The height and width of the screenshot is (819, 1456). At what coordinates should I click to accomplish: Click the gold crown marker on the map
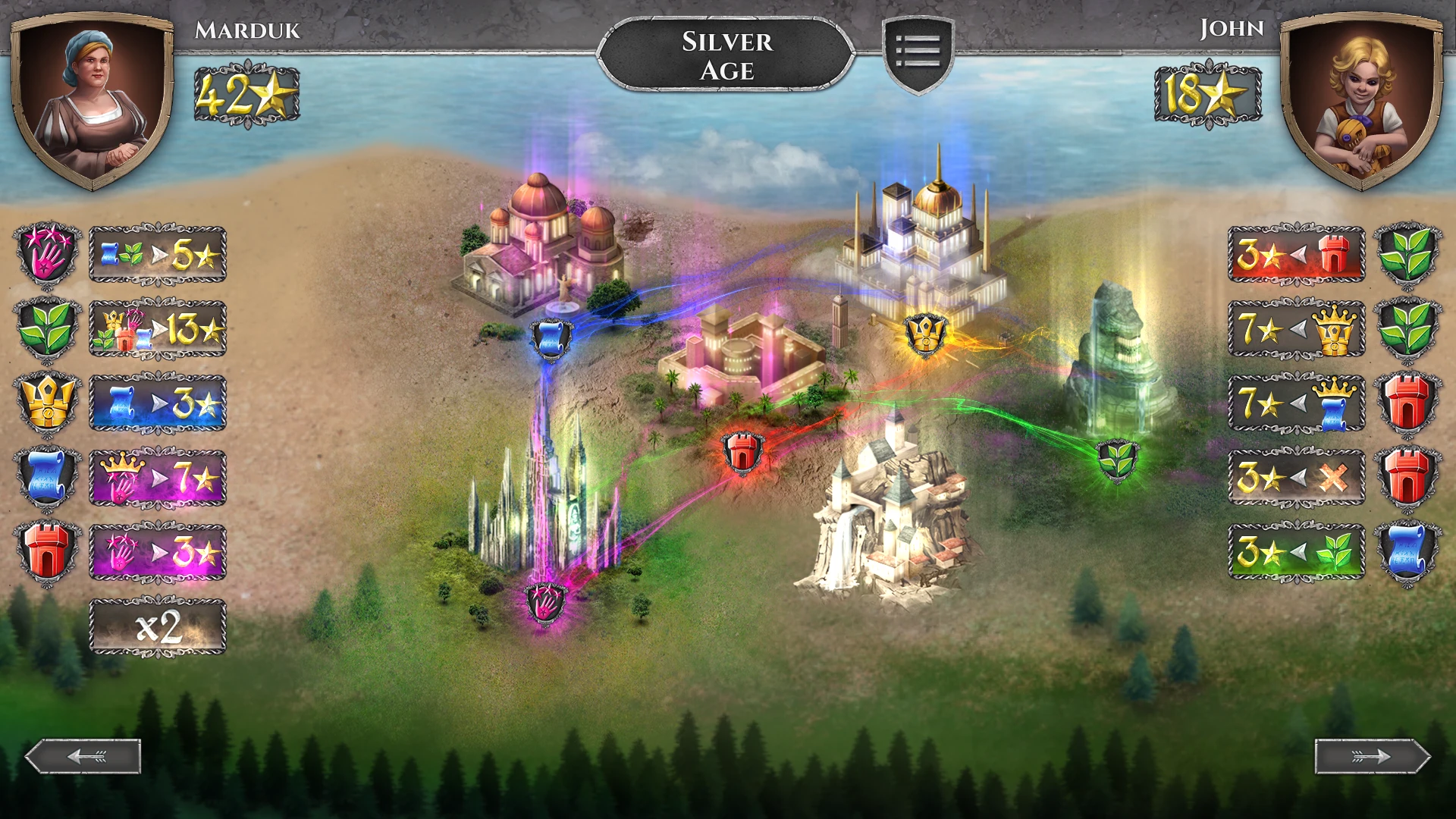(x=926, y=333)
